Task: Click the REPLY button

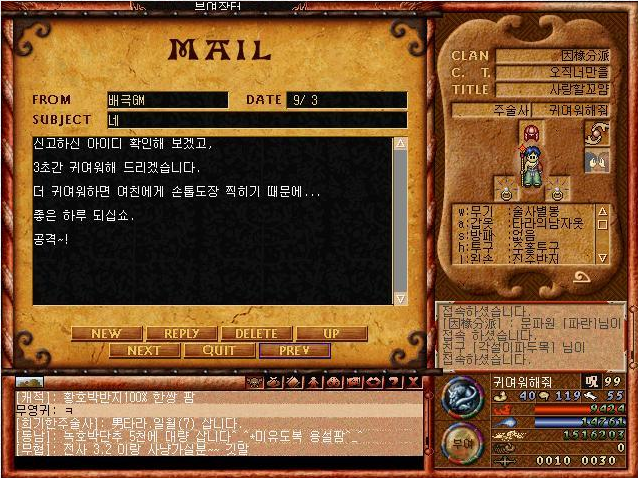Action: click(x=182, y=333)
